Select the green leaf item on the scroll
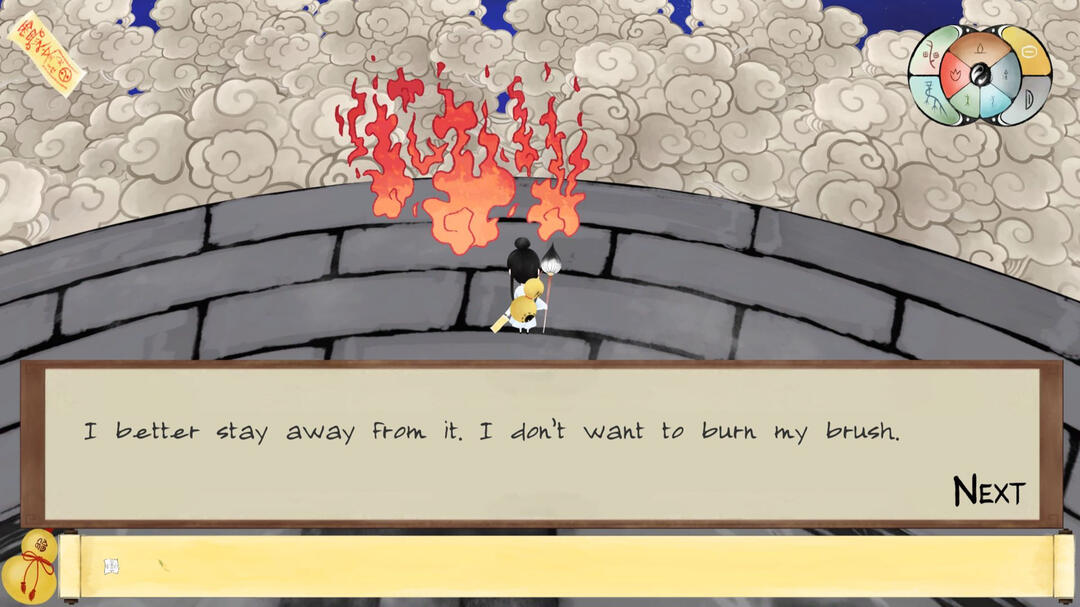 (163, 565)
